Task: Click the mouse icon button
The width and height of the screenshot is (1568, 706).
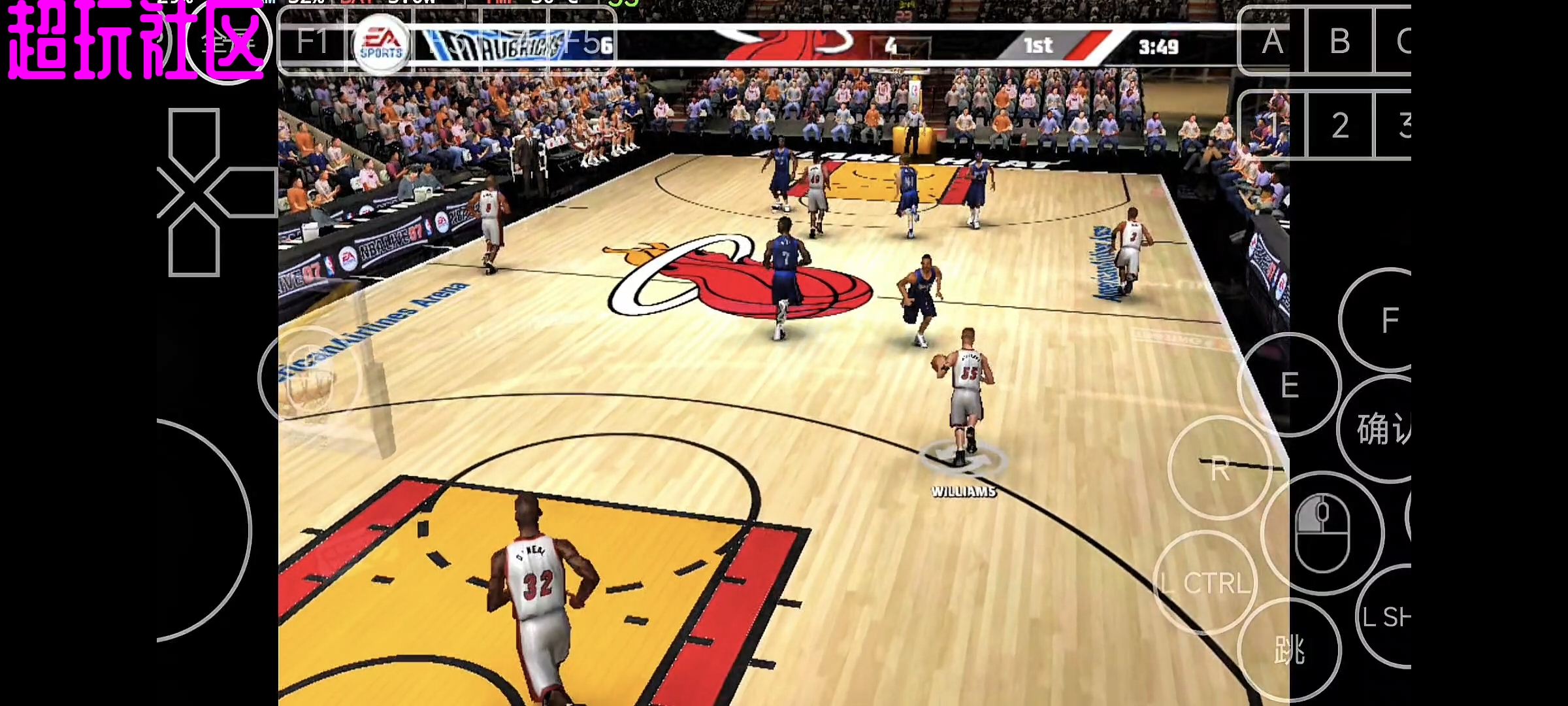Action: (x=1322, y=533)
